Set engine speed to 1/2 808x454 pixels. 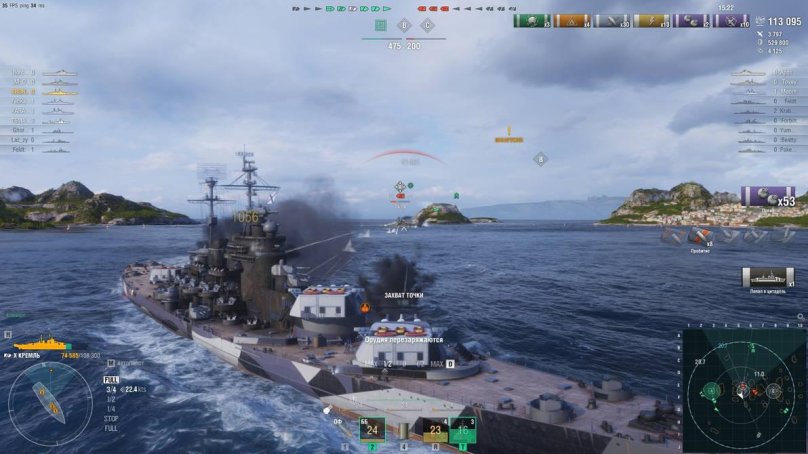pyautogui.click(x=110, y=399)
